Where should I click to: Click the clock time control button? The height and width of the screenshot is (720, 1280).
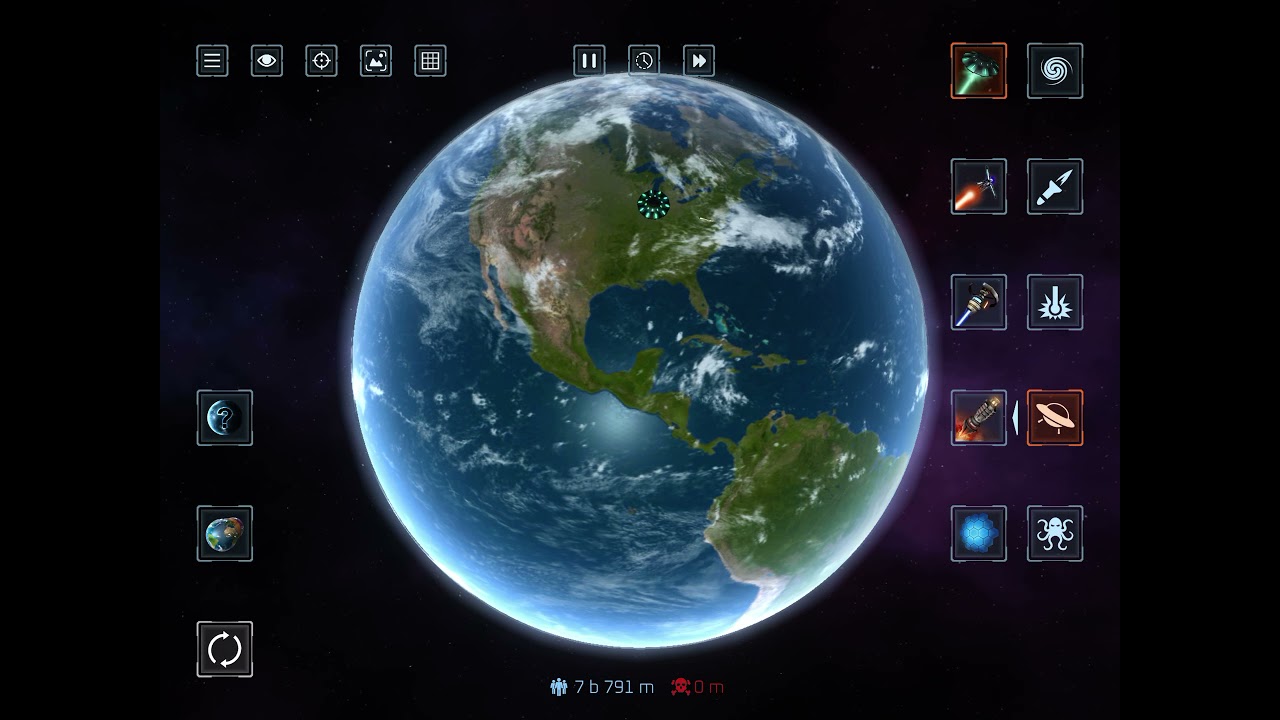(x=644, y=61)
